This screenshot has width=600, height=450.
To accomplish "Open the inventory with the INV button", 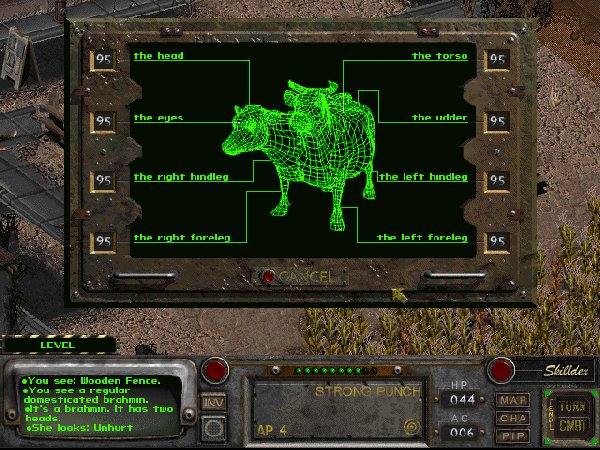I will click(213, 401).
